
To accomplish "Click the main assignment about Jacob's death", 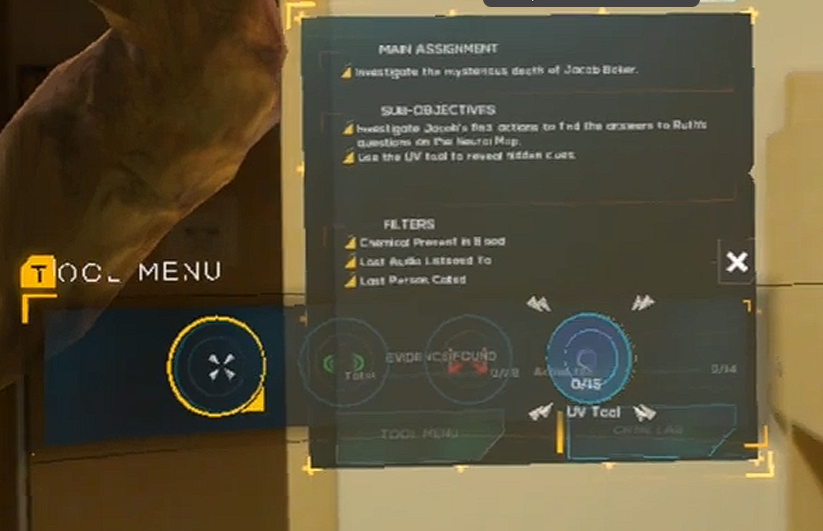I will (496, 71).
